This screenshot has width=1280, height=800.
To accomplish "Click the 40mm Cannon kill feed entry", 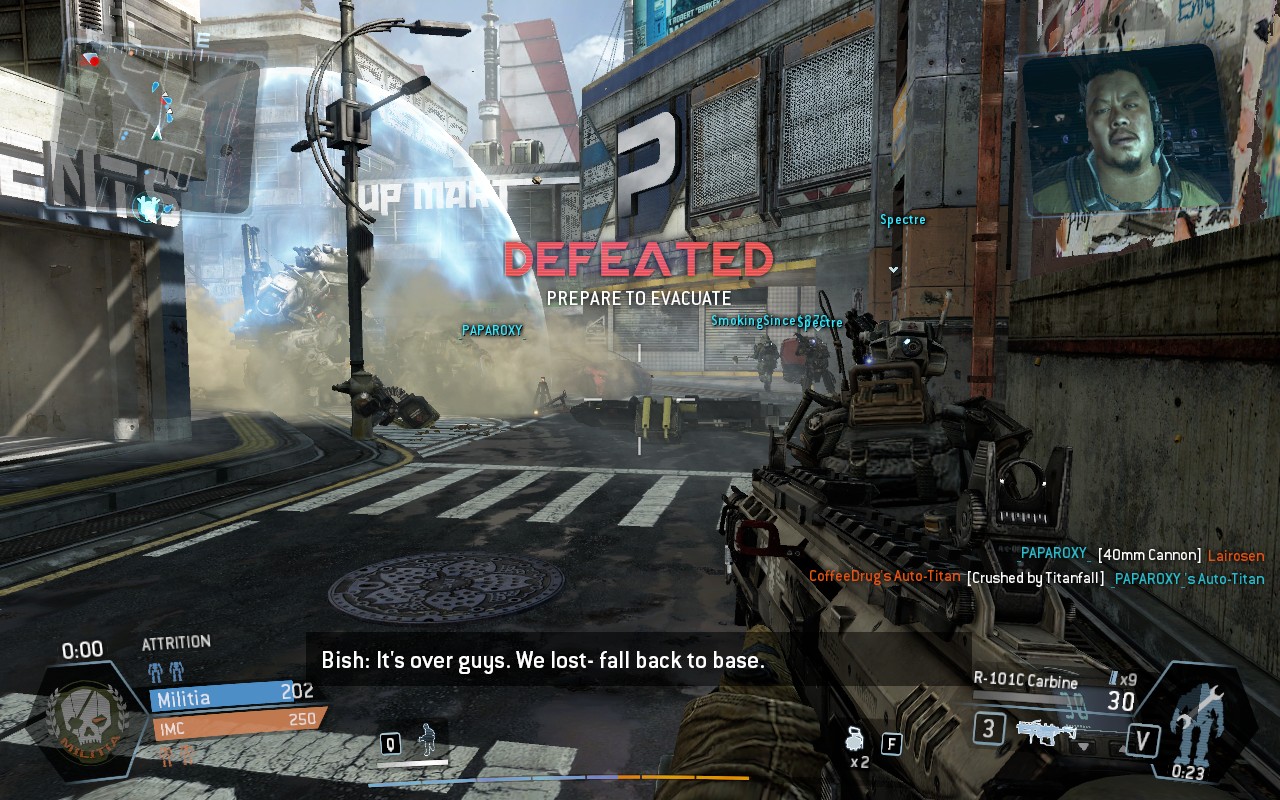I will [1142, 555].
